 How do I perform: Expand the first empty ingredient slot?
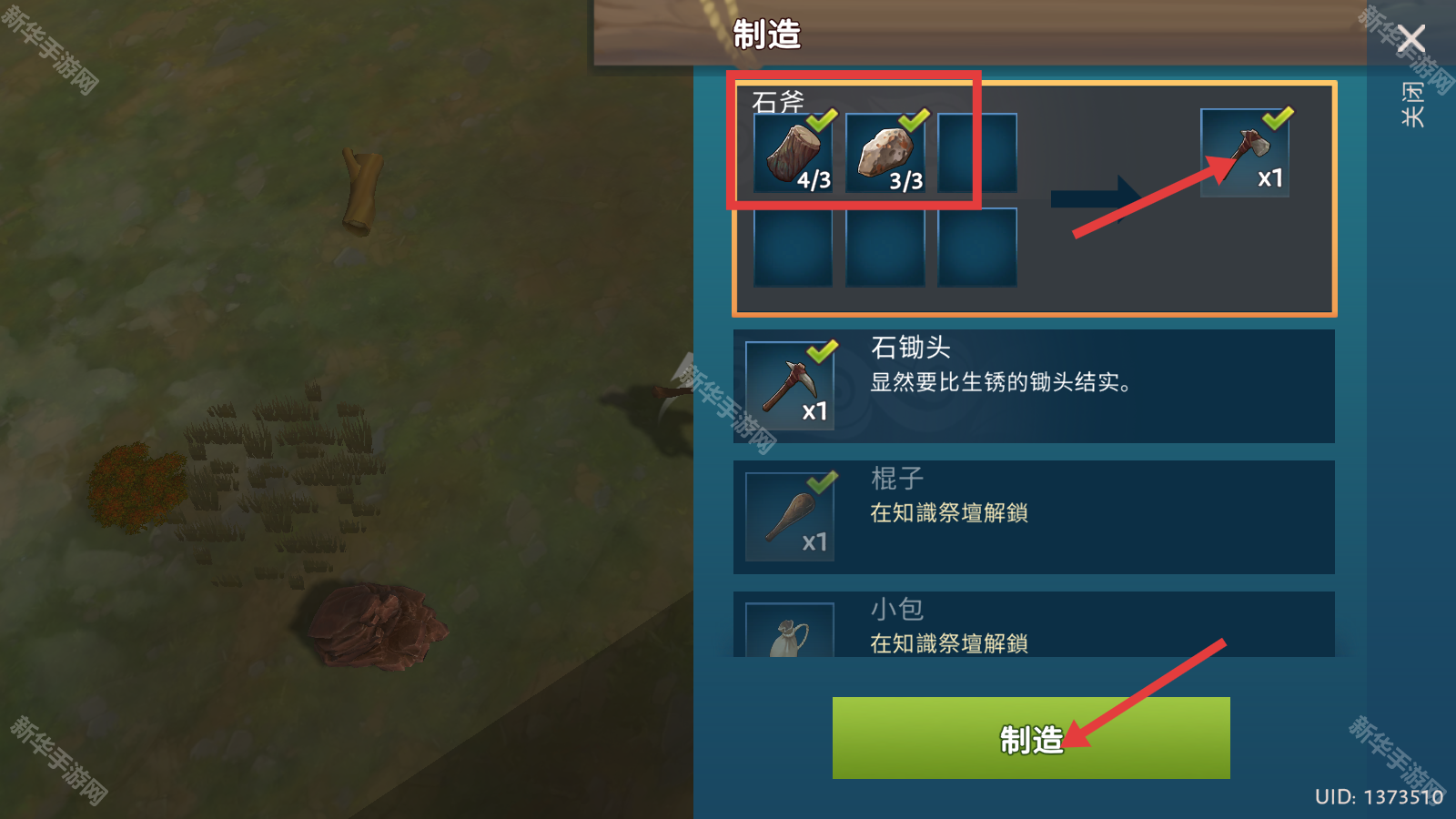click(x=976, y=153)
